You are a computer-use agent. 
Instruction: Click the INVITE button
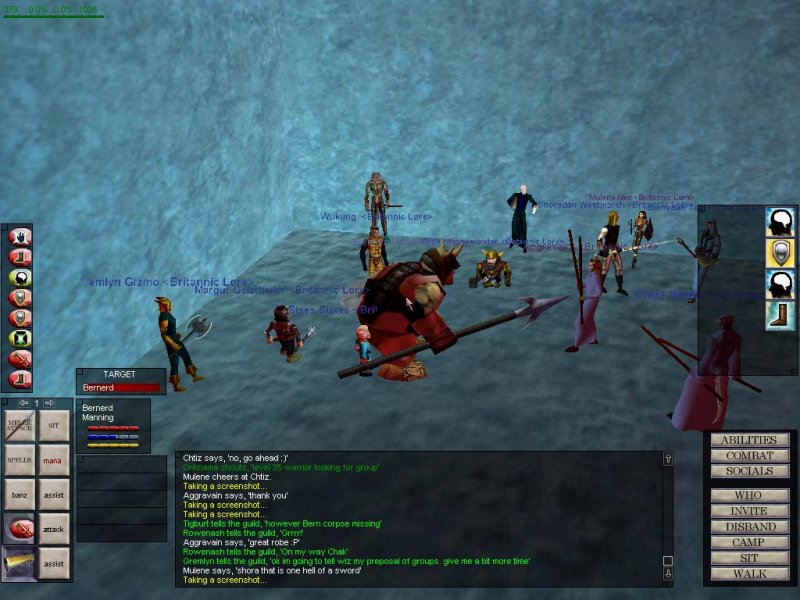(750, 511)
